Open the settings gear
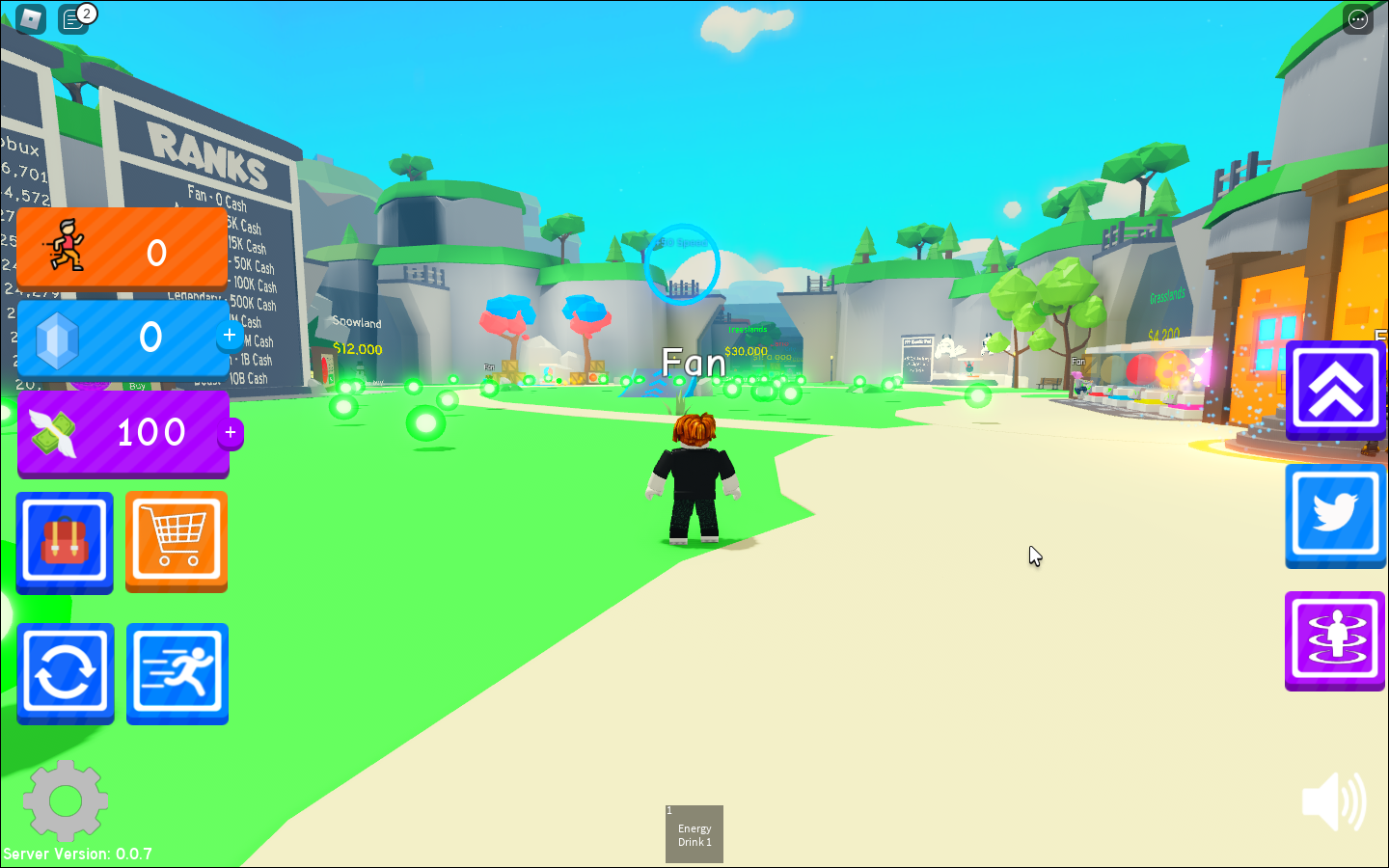The height and width of the screenshot is (868, 1389). (x=65, y=800)
